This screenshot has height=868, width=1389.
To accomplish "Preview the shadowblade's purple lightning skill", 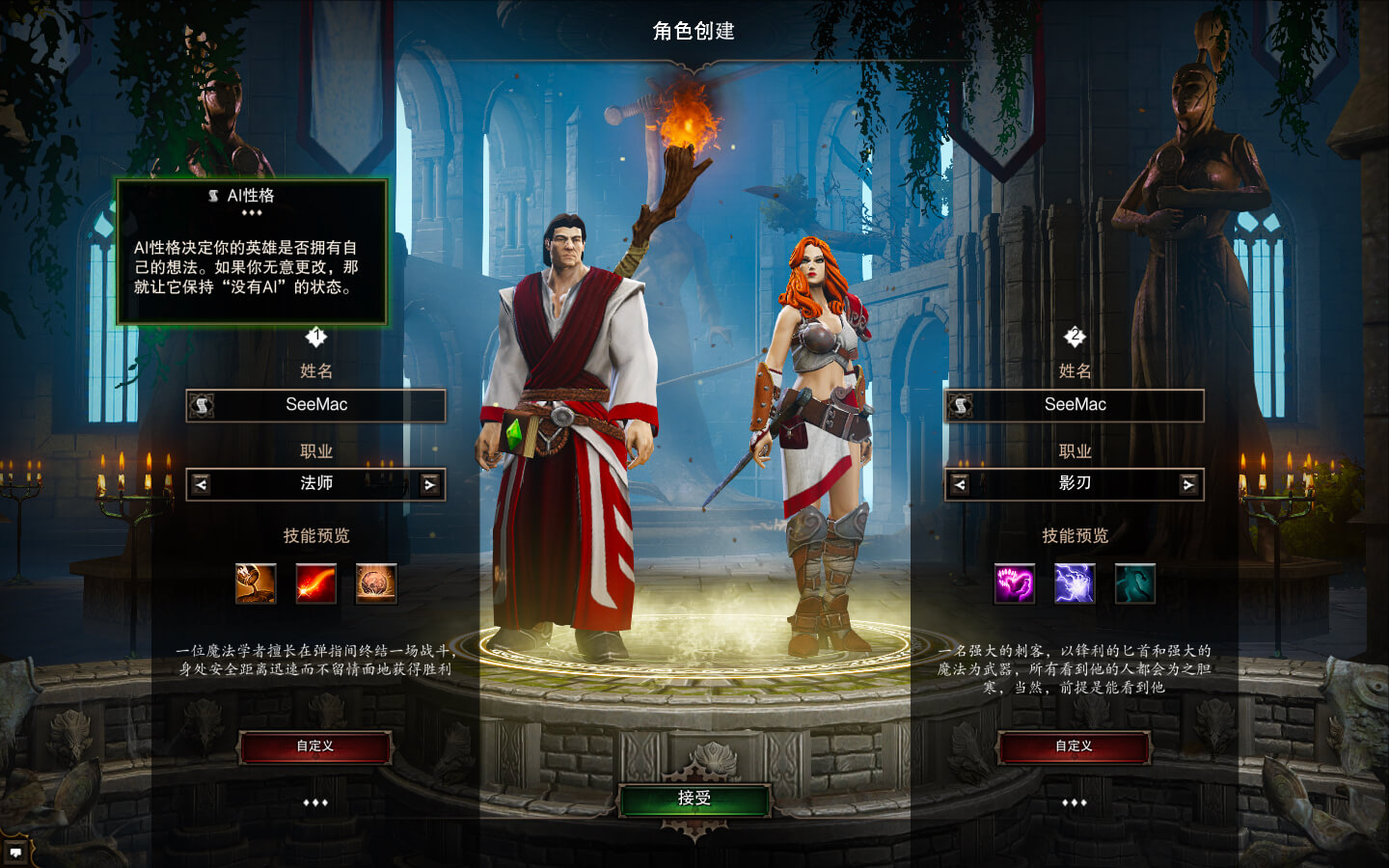I will click(x=1075, y=583).
